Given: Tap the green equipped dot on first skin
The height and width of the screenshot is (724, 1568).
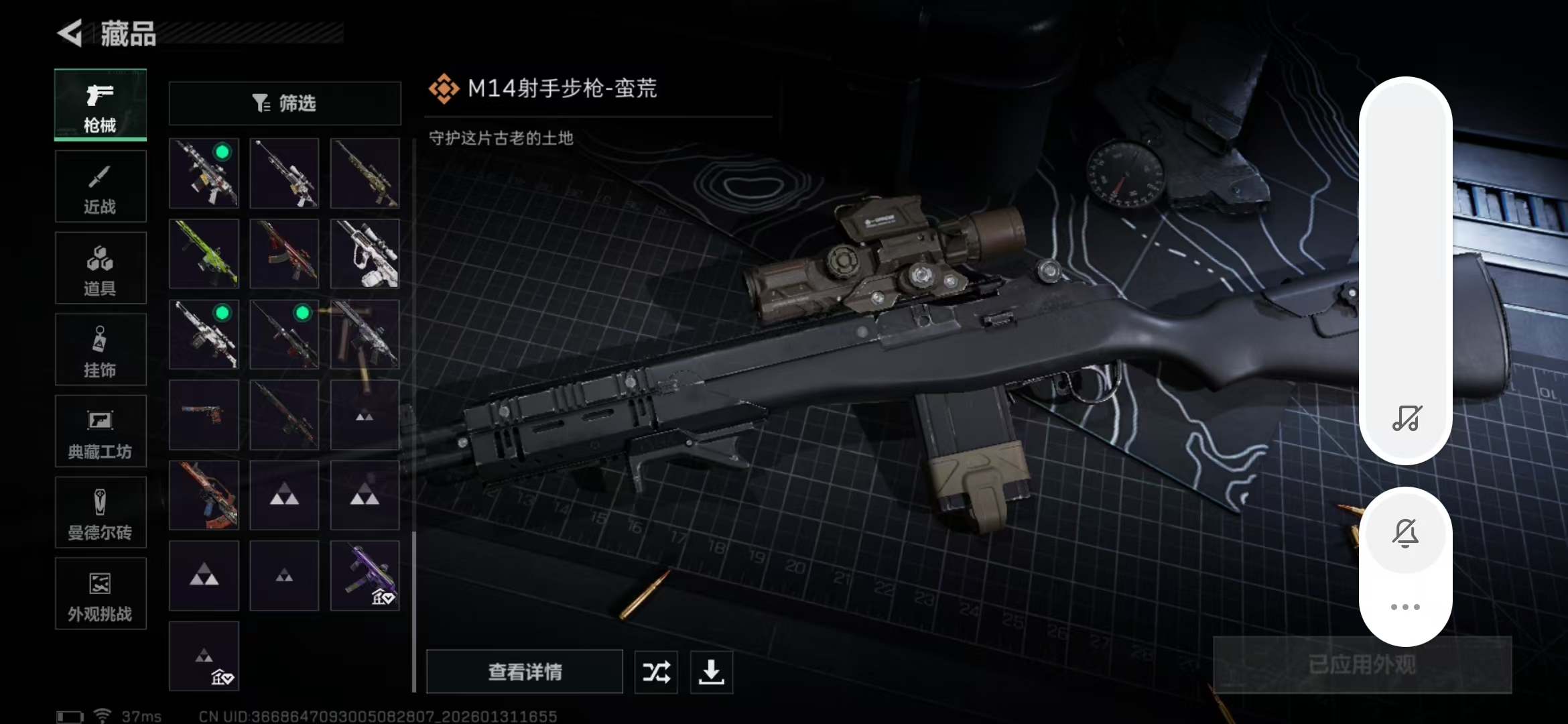Looking at the screenshot, I should (223, 152).
